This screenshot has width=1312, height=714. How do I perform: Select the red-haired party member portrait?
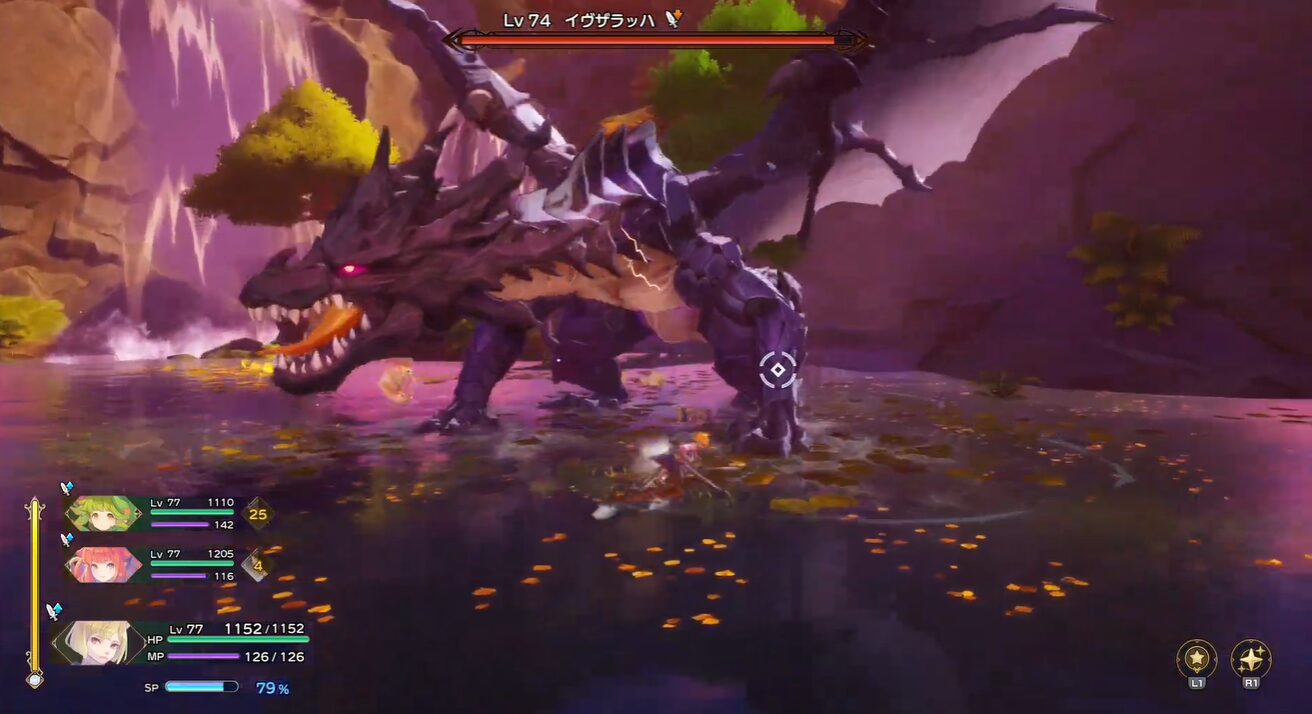[x=105, y=564]
